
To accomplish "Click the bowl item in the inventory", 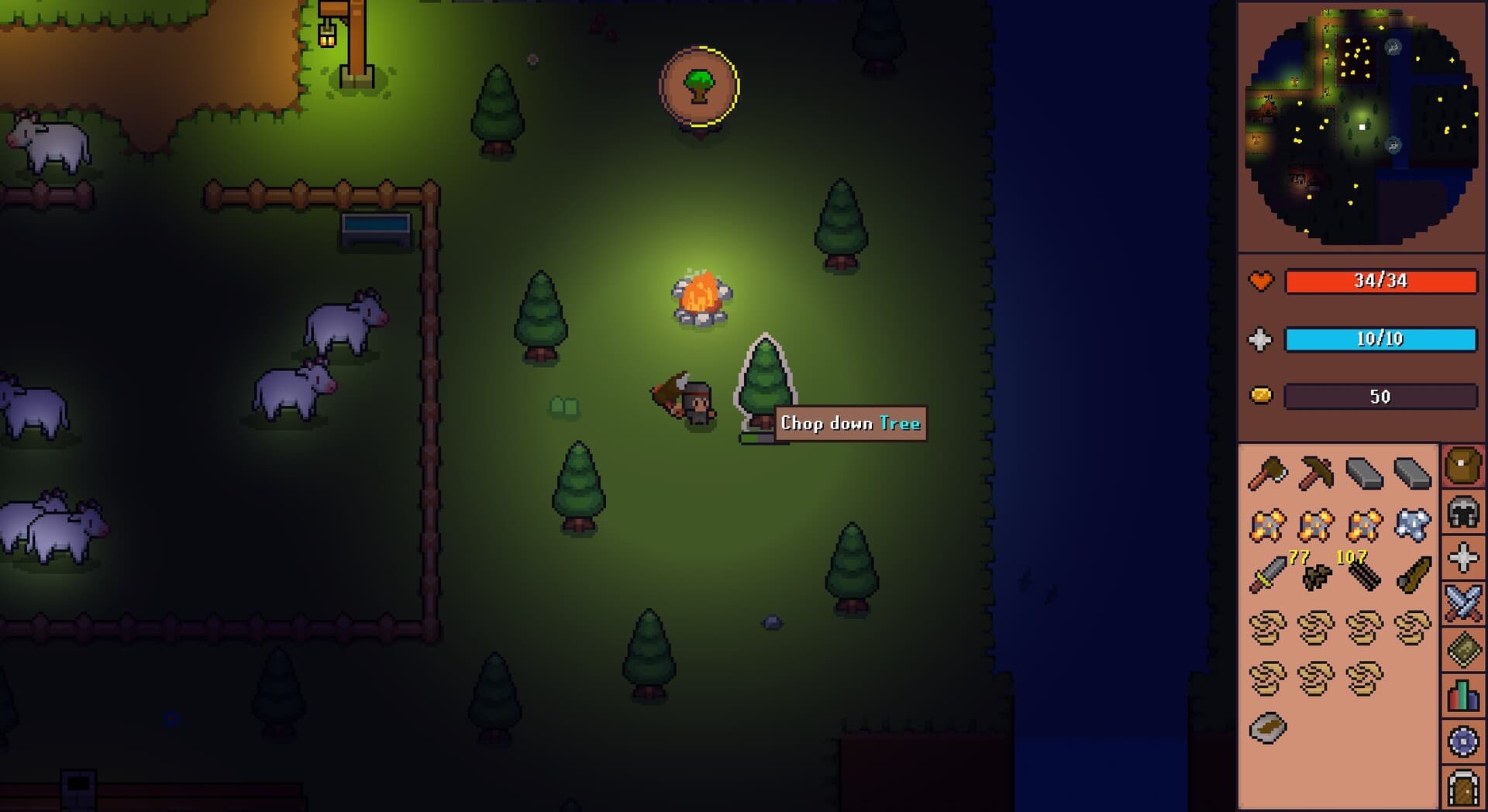I will [1267, 726].
